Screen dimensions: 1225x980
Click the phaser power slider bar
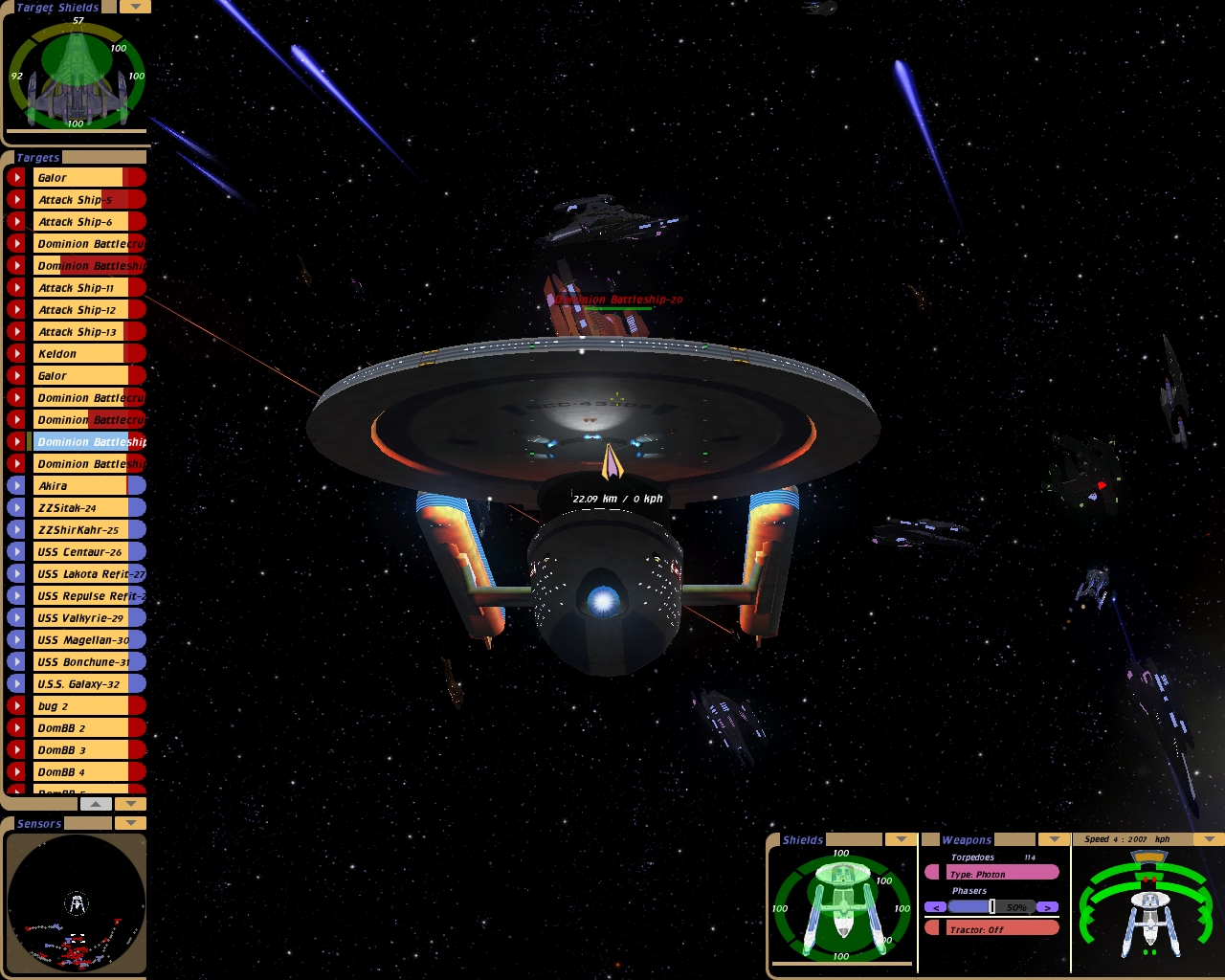[x=991, y=907]
